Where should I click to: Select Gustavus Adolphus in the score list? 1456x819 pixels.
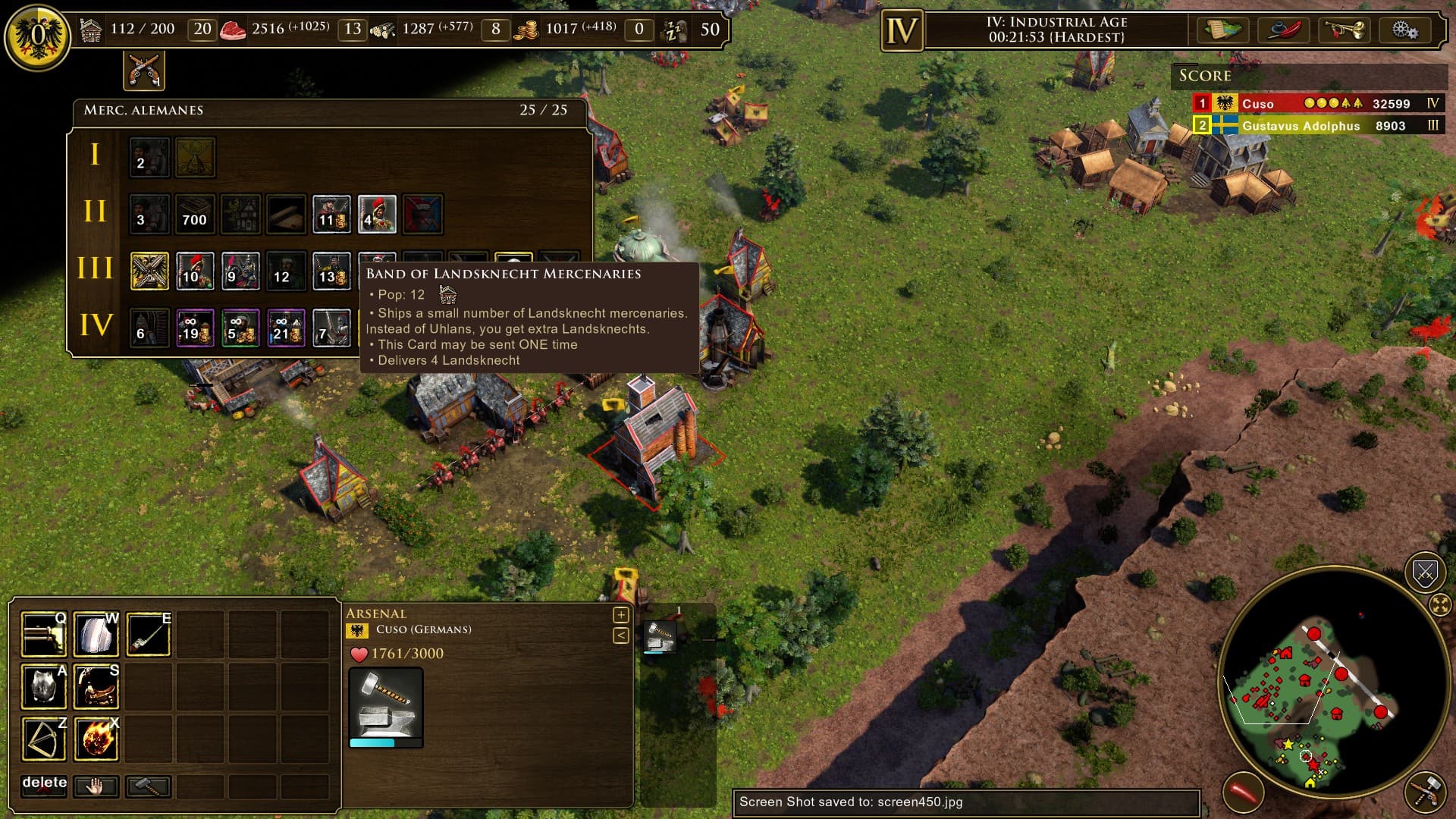point(1301,126)
